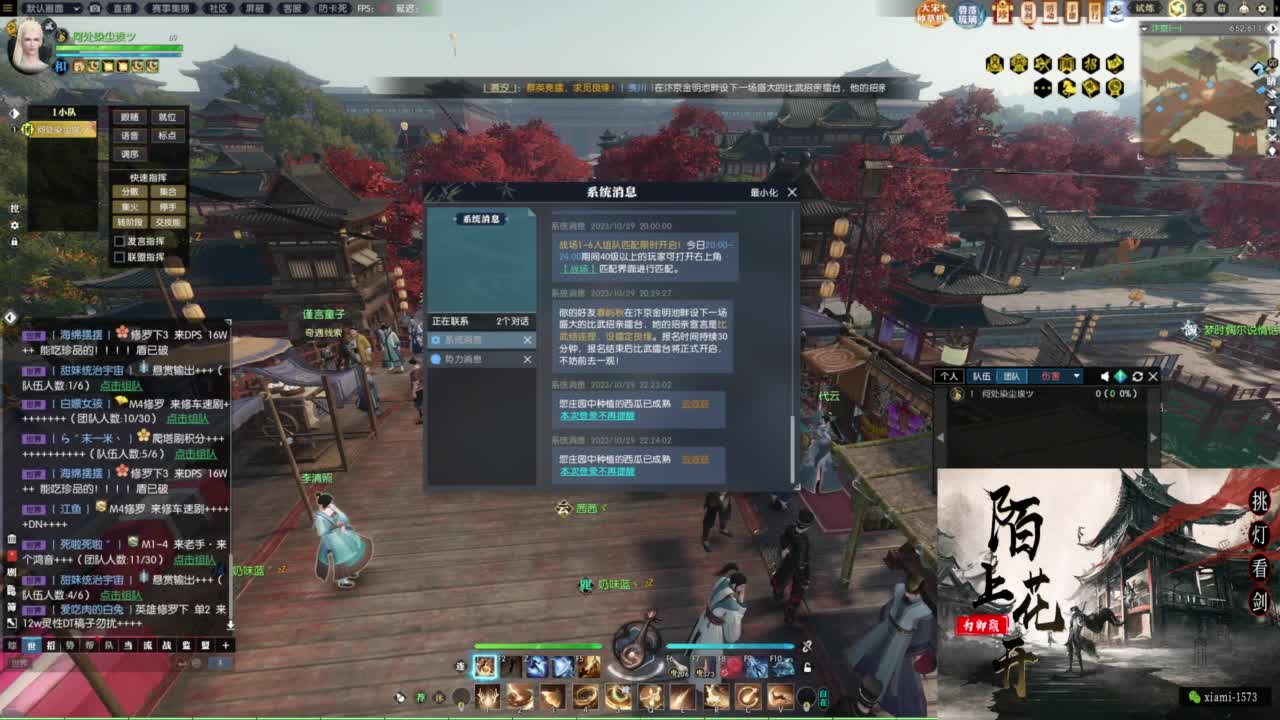Enable the 联盟指挥 checkbox
This screenshot has height=720, width=1280.
(x=119, y=257)
